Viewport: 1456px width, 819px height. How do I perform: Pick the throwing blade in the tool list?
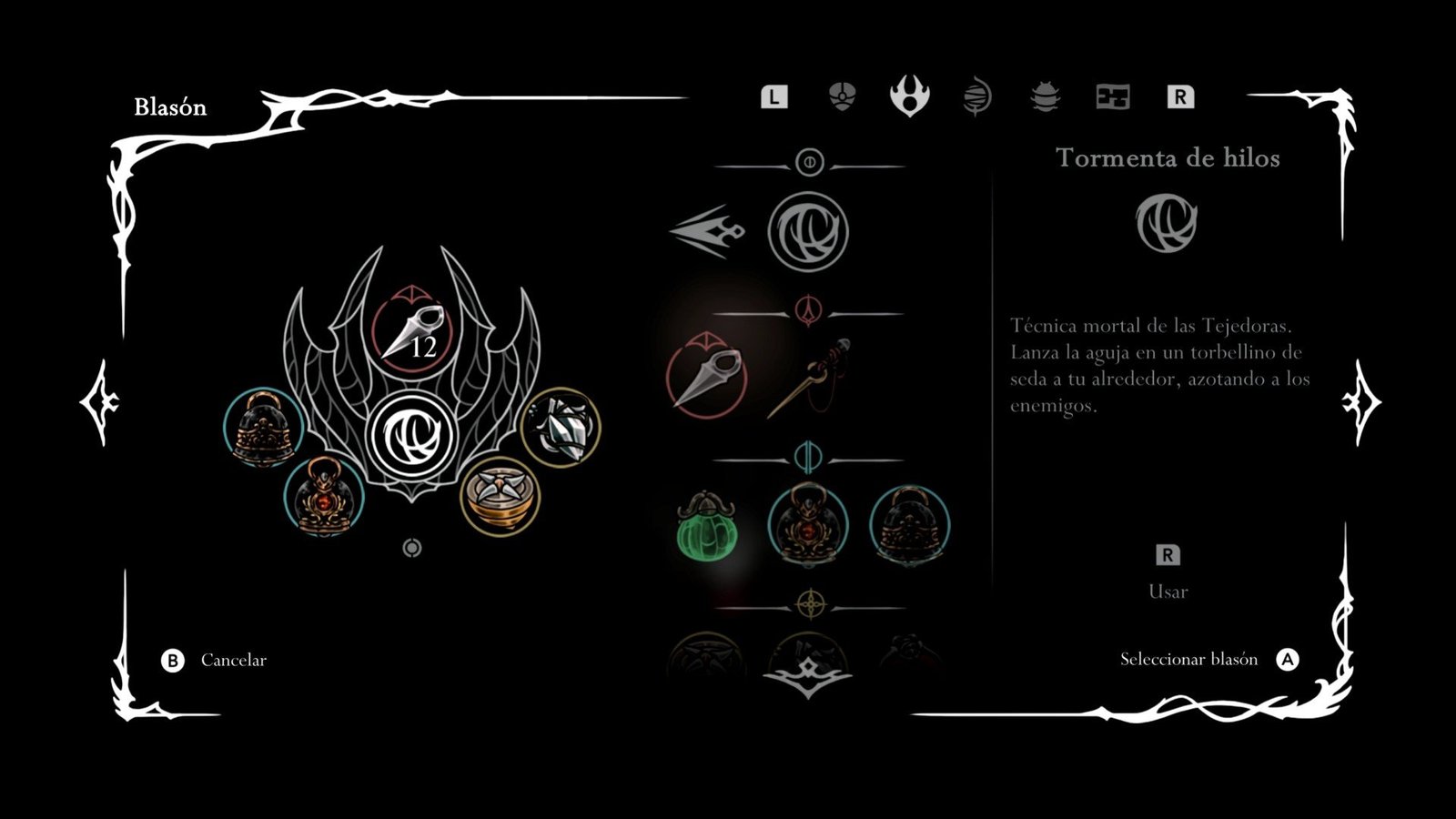click(706, 374)
